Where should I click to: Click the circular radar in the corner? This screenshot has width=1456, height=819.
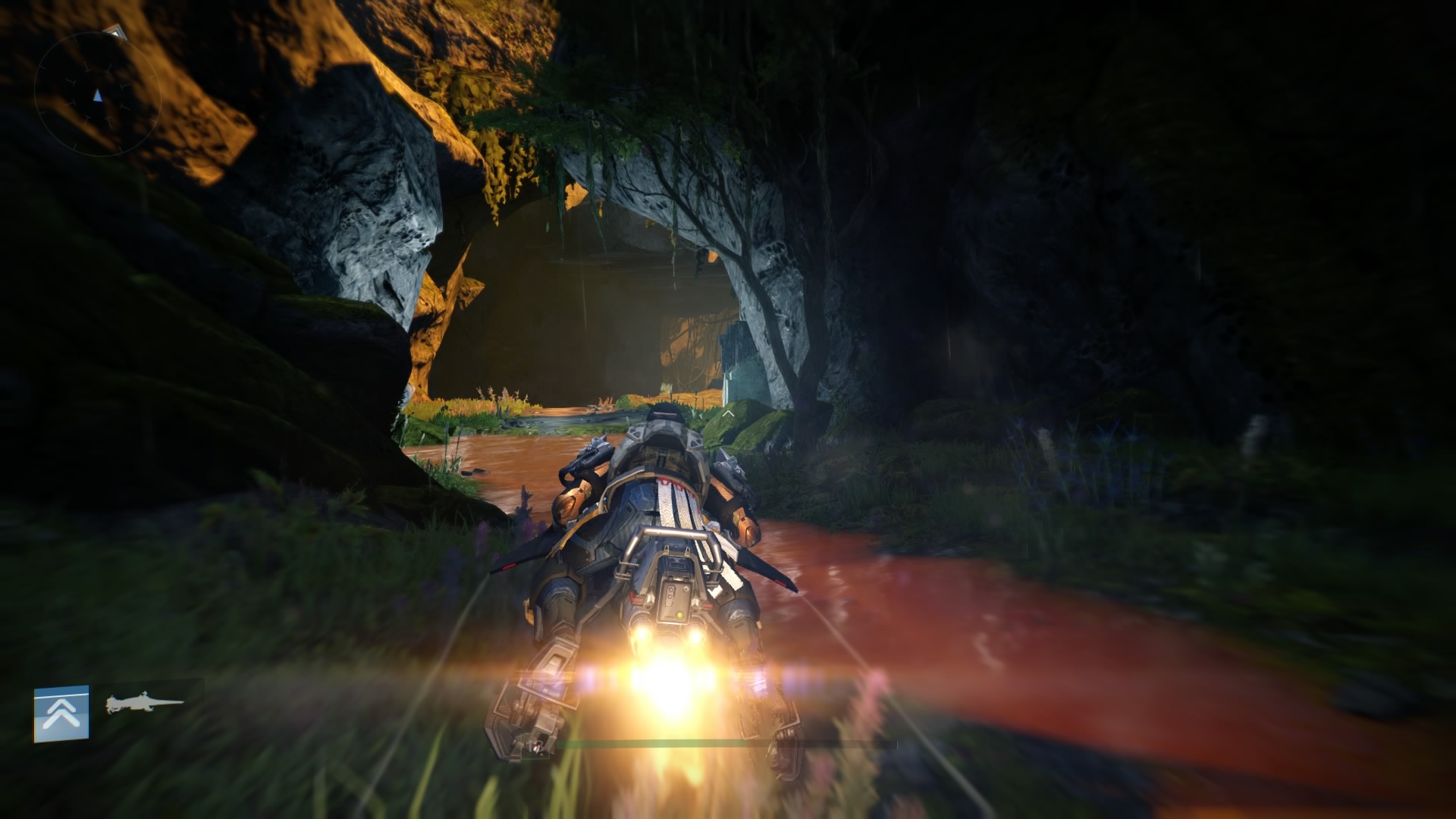tap(97, 95)
